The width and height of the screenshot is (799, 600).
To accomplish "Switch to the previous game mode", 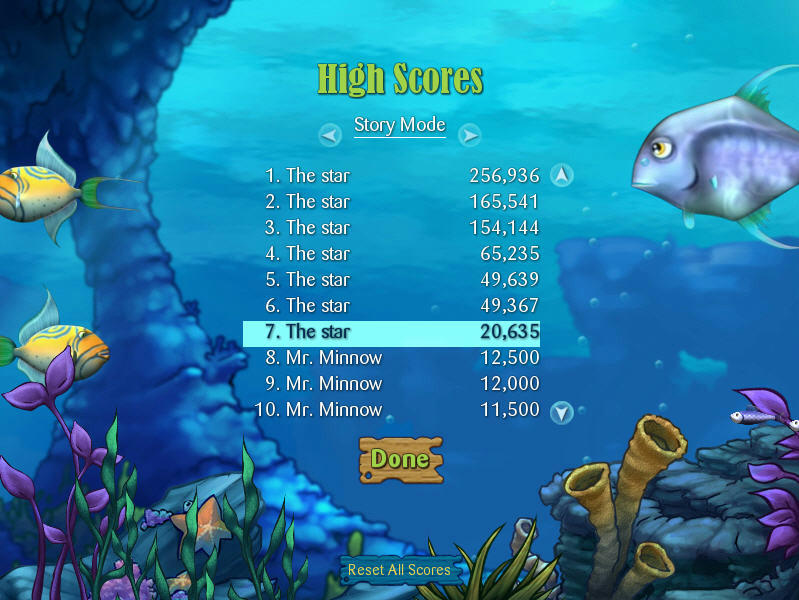I will point(330,134).
